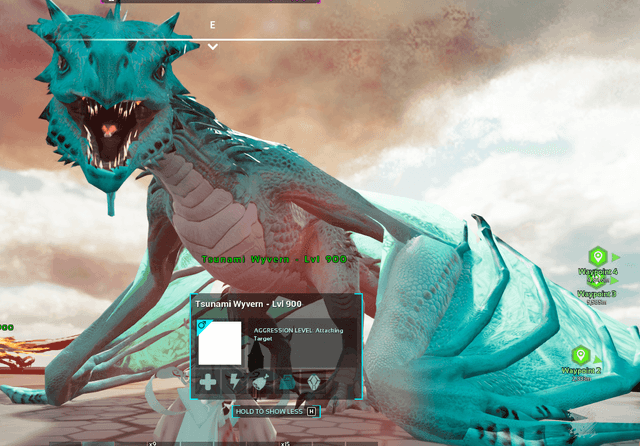Click the Waypoint 4 marker
This screenshot has height=446, width=640.
pyautogui.click(x=598, y=257)
